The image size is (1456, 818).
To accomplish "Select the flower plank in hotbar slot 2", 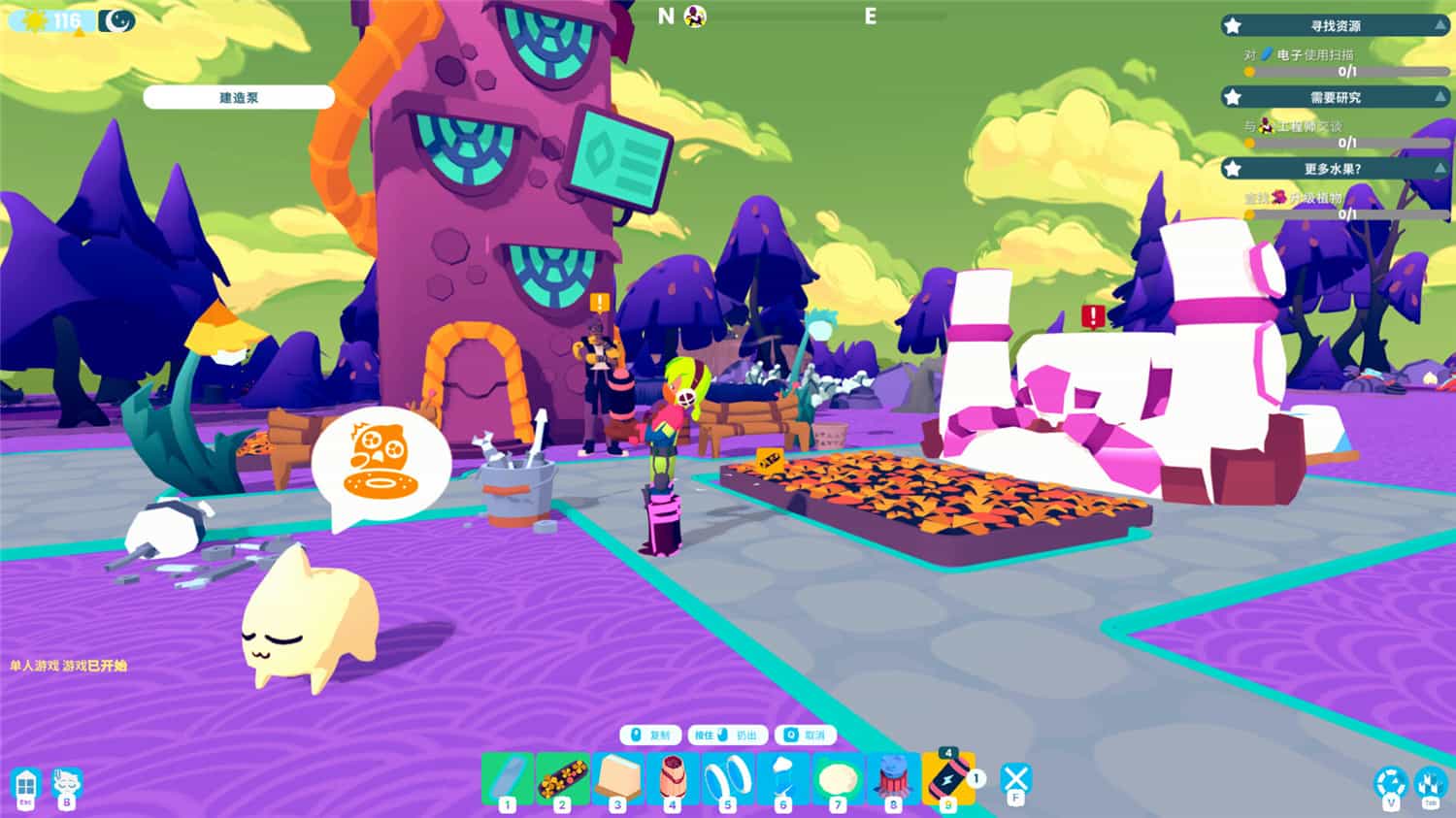I will click(563, 779).
